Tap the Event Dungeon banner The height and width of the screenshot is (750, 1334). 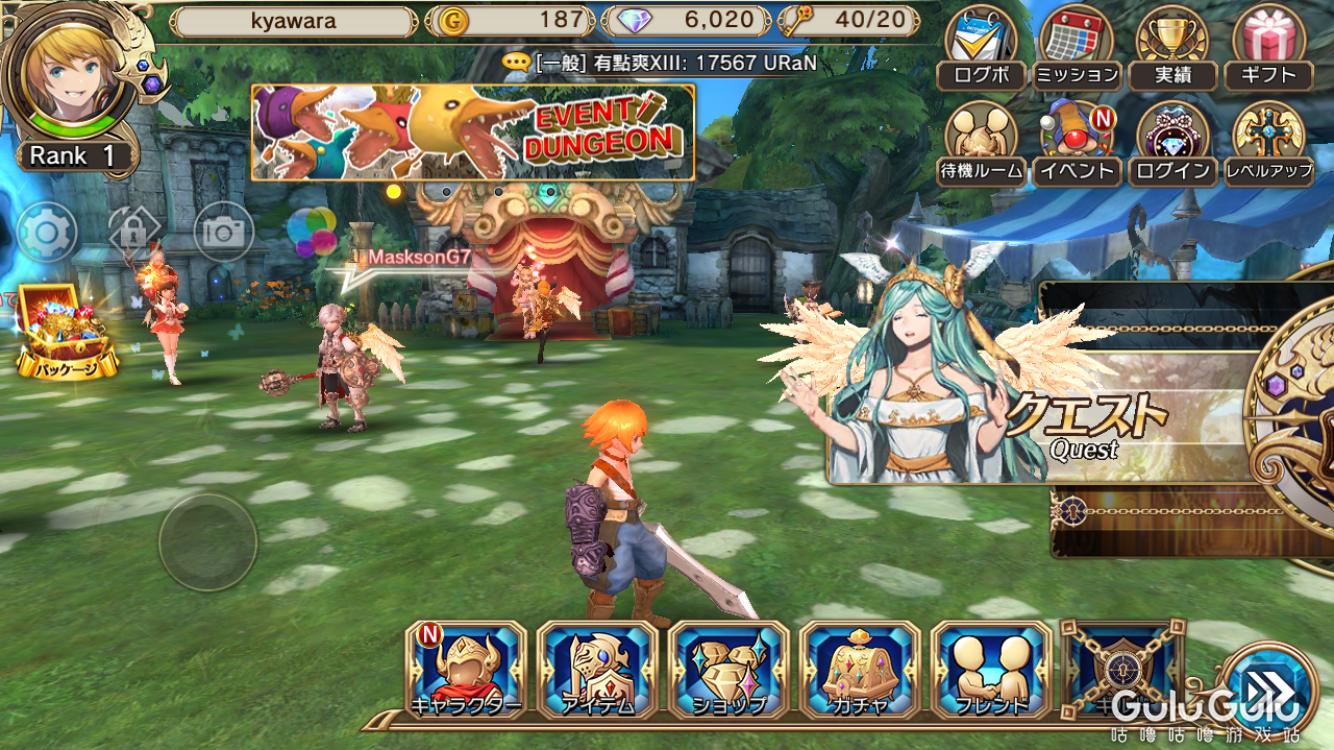point(473,132)
